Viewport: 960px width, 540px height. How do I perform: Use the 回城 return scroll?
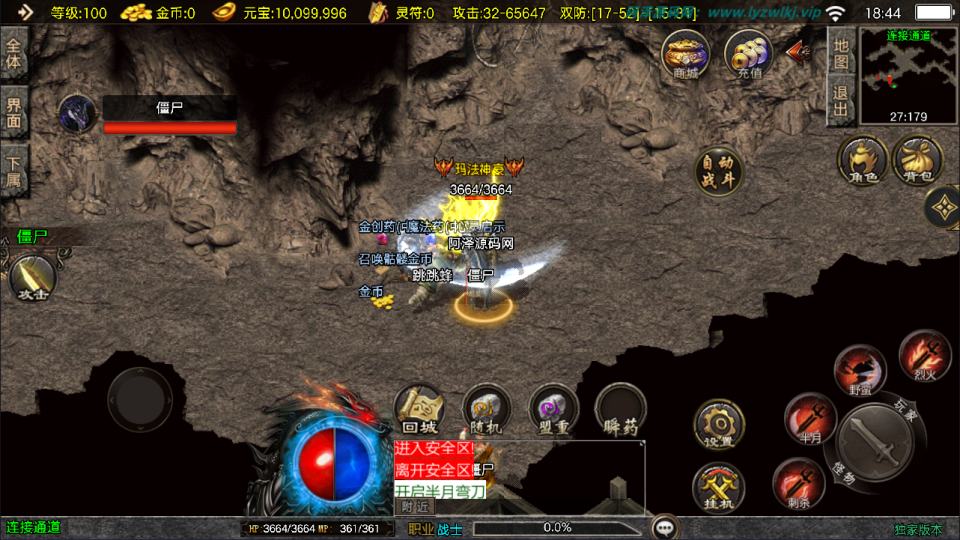(420, 410)
